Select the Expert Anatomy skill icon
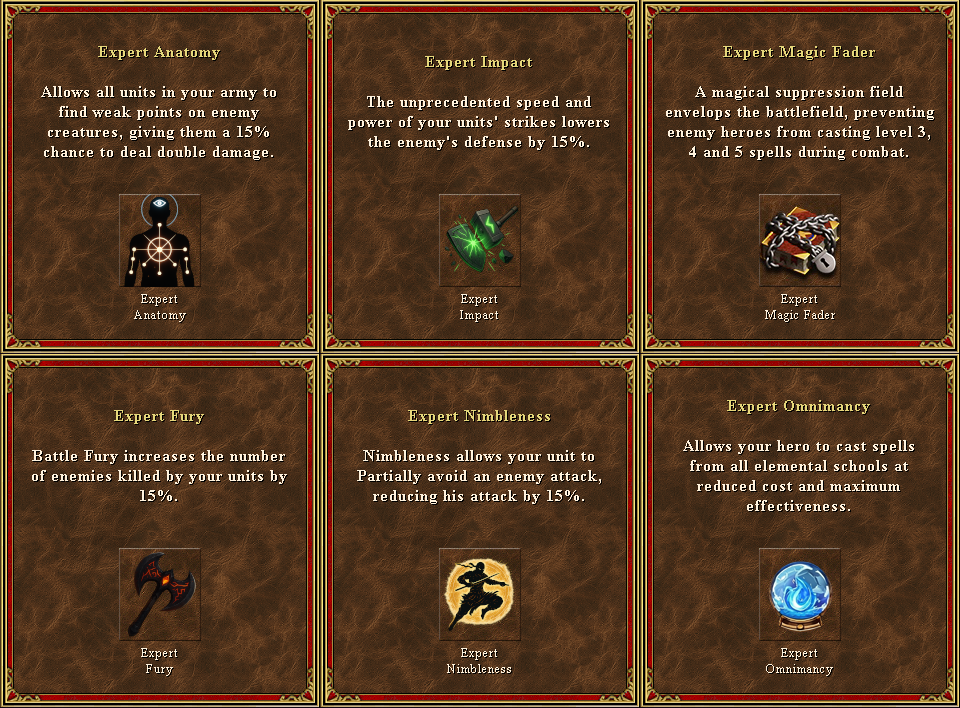Image resolution: width=960 pixels, height=708 pixels. (160, 240)
